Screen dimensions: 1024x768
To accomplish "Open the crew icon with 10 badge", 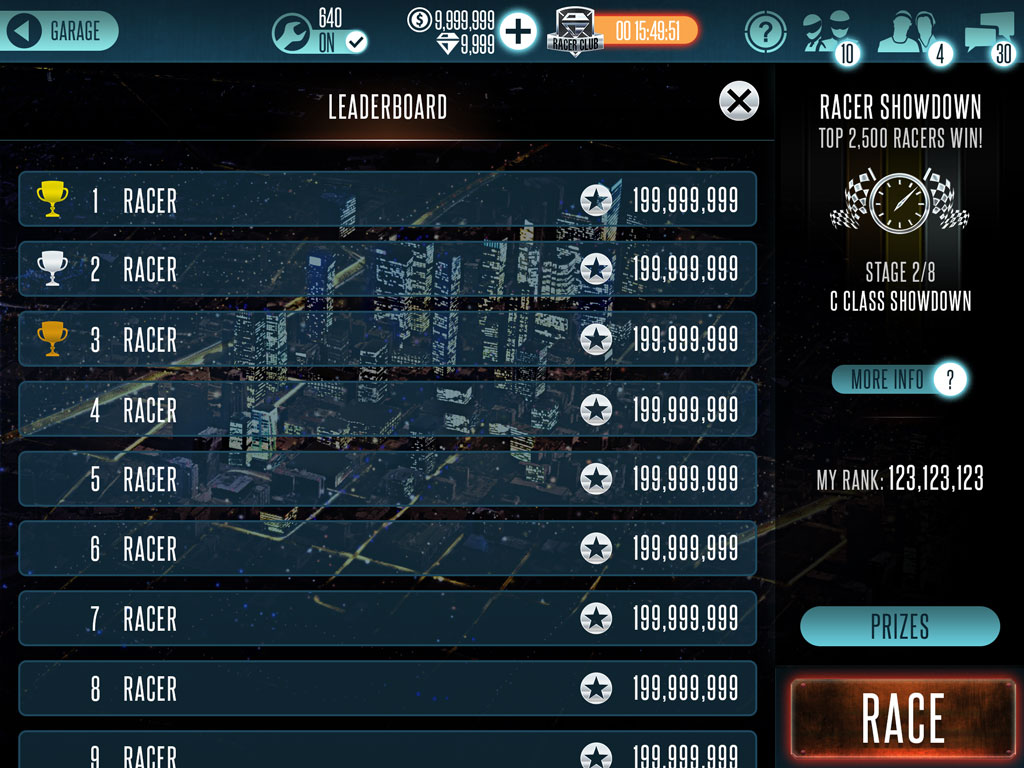I will pyautogui.click(x=829, y=34).
